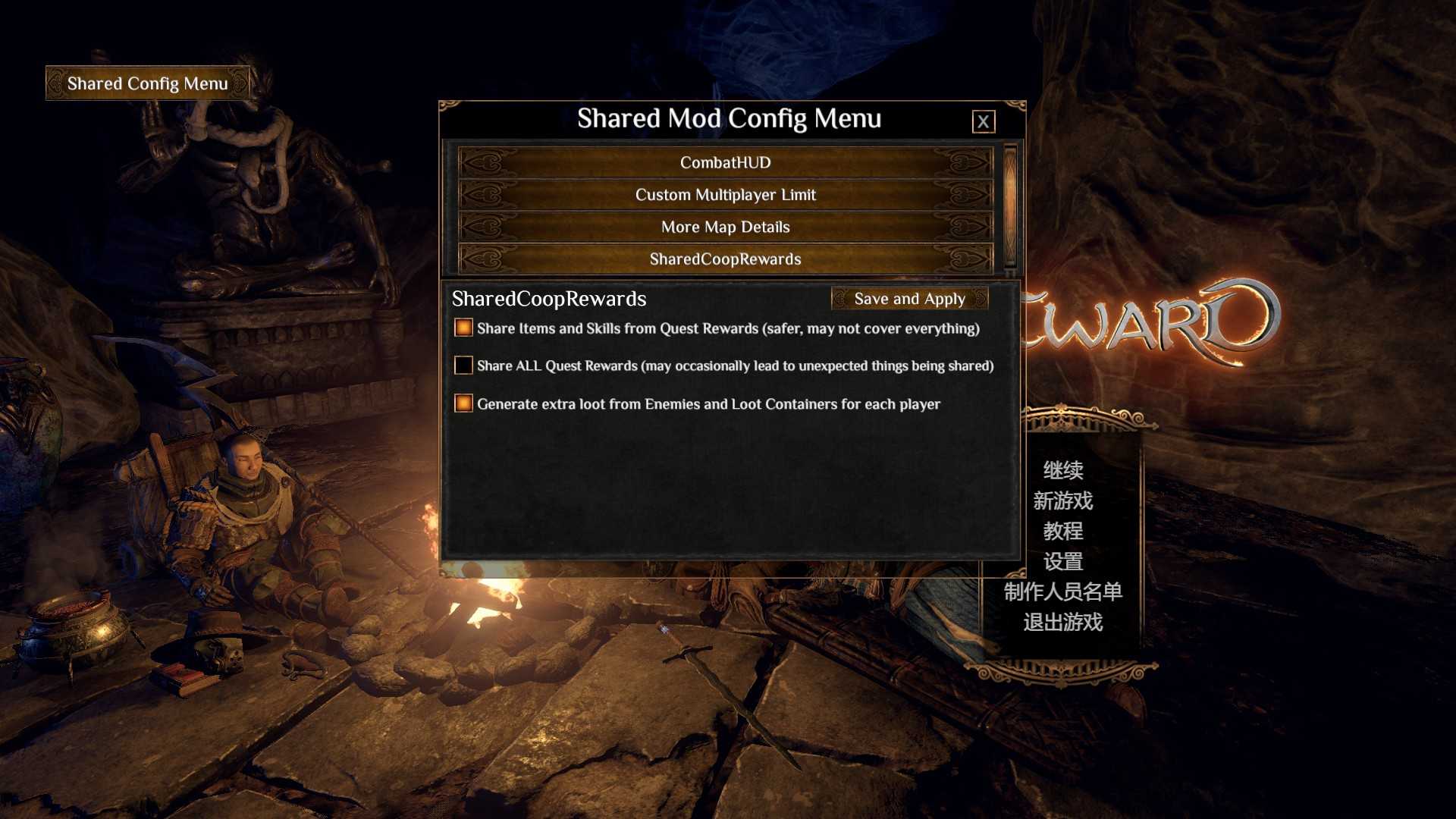Enable Share ALL Quest Rewards checkbox

[463, 366]
